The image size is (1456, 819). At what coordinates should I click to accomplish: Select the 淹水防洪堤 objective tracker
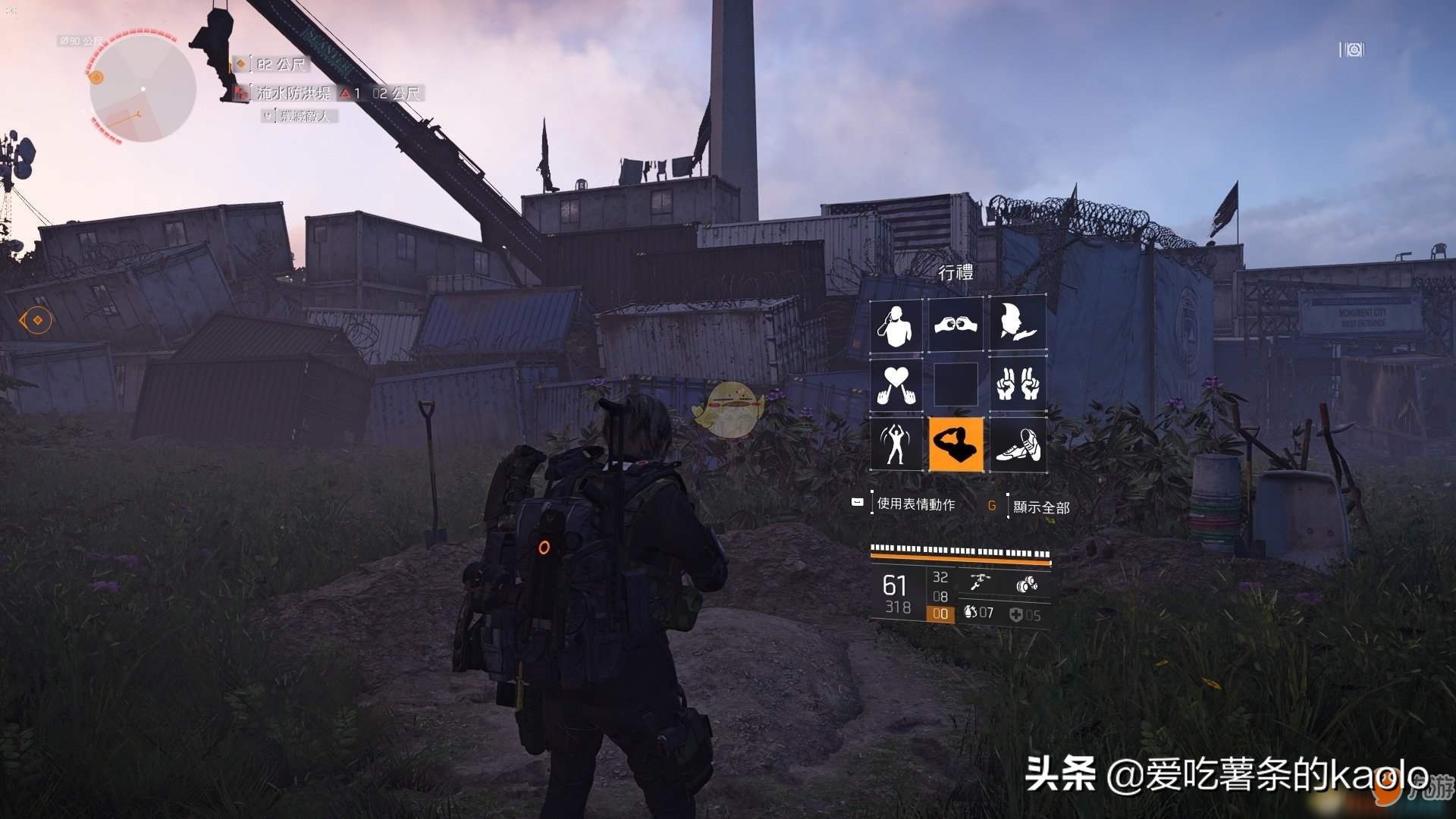pyautogui.click(x=293, y=93)
